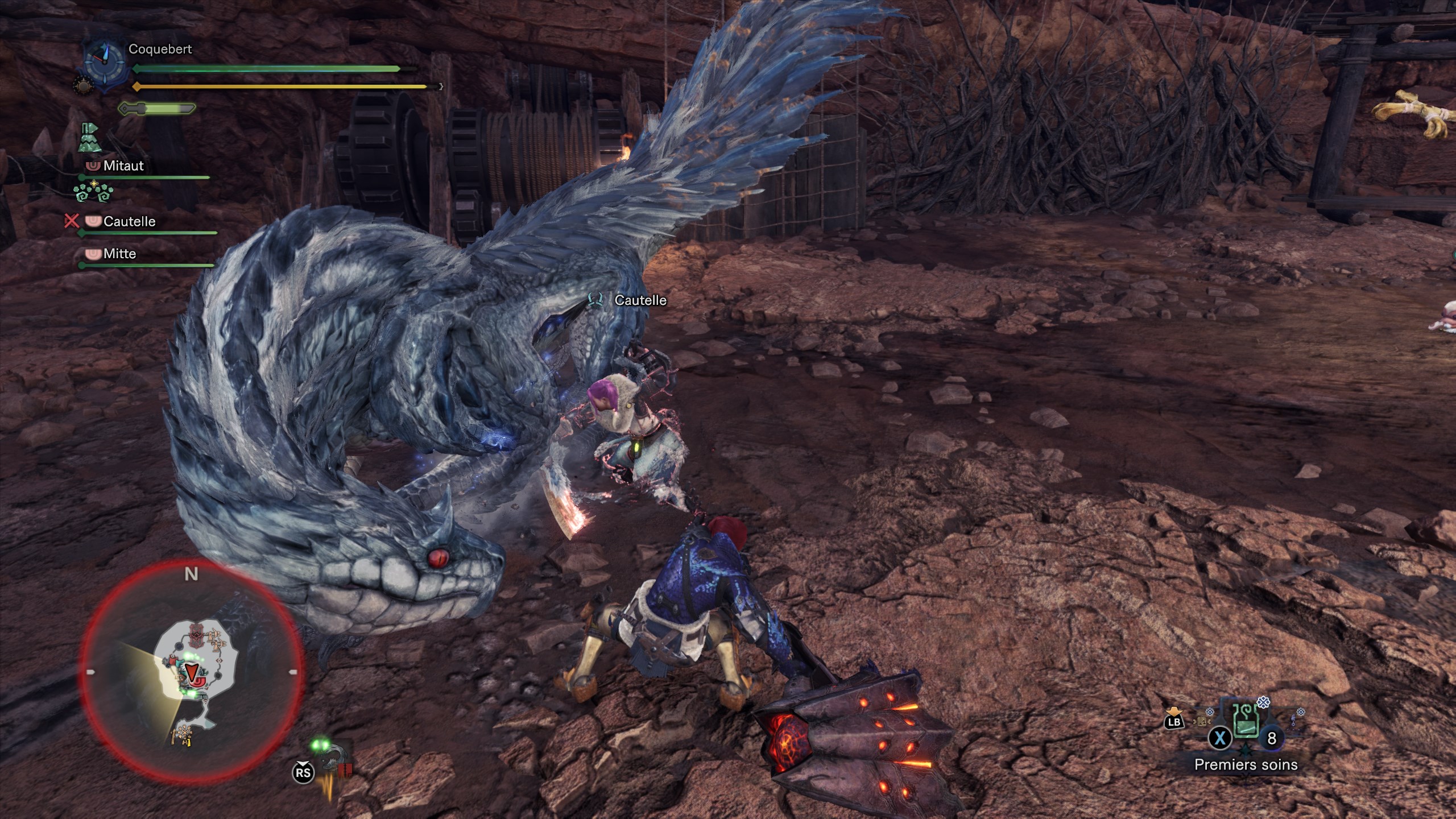Open the circular minimap
Screen dimensions: 1456x819
(191, 671)
